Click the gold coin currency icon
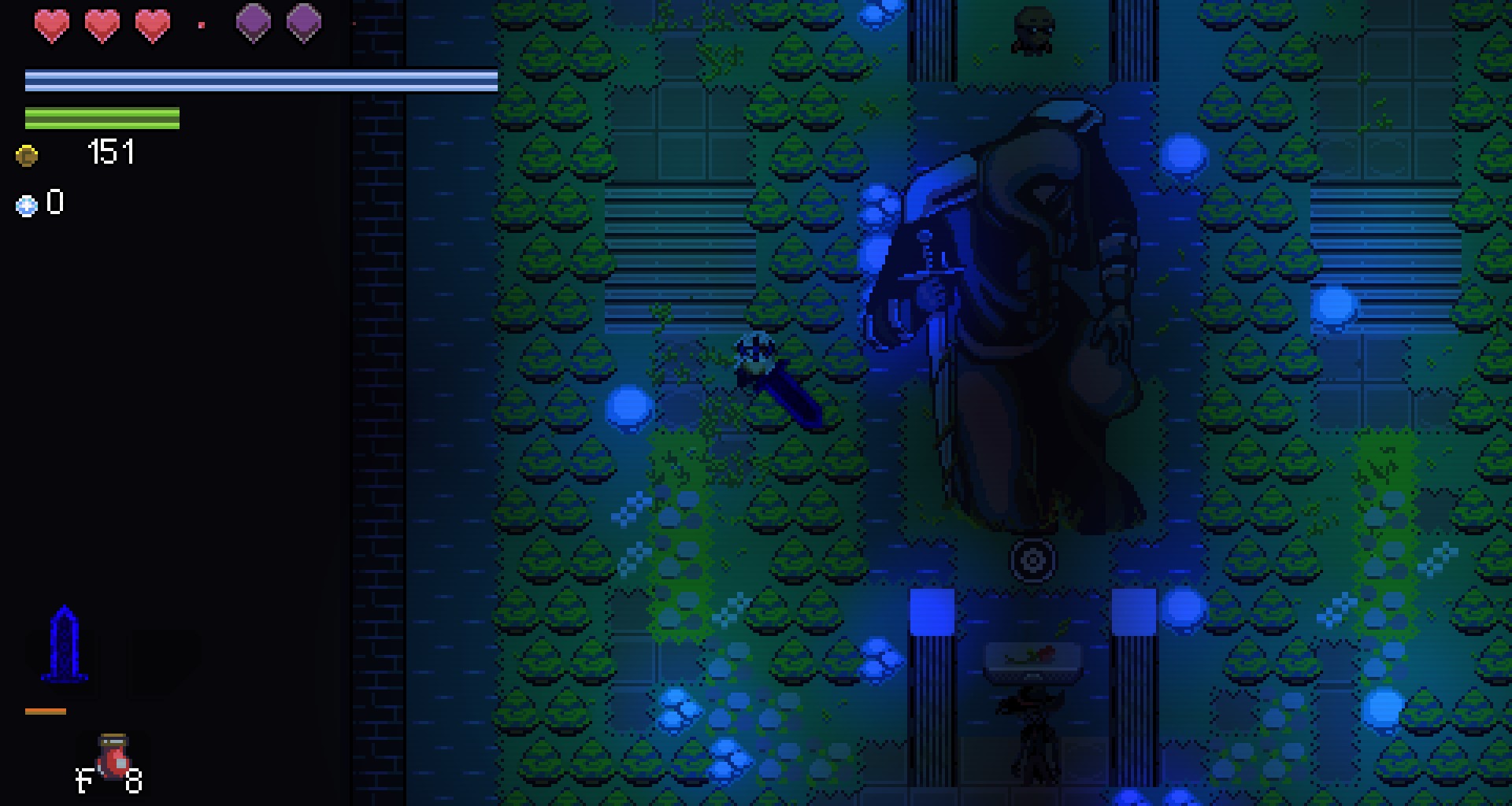This screenshot has height=806, width=1512. click(28, 154)
